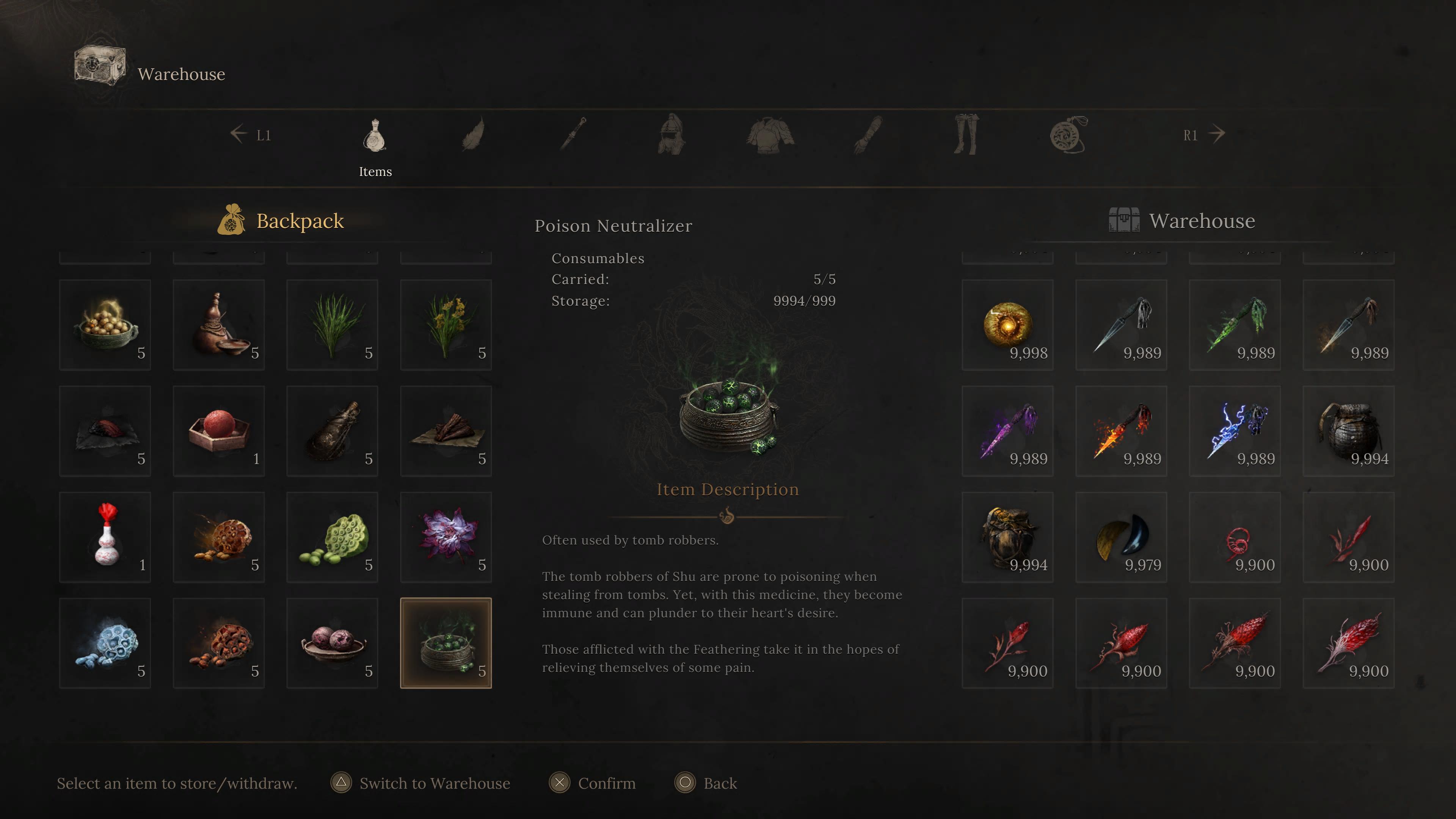This screenshot has width=1456, height=819.
Task: Switch to the Warehouse panel header
Action: [1202, 220]
